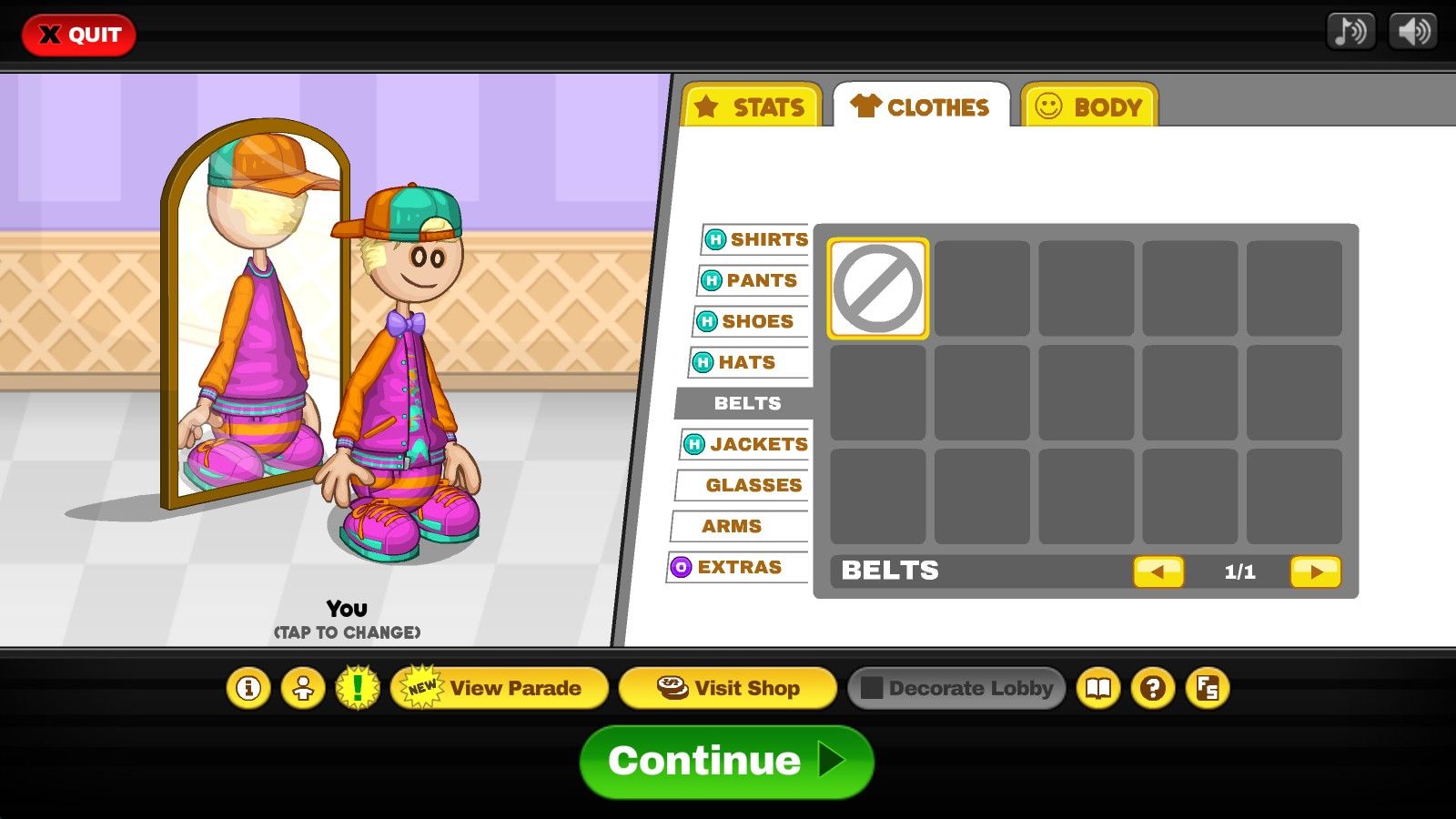Click the View Parade button
The height and width of the screenshot is (819, 1456).
[x=500, y=688]
